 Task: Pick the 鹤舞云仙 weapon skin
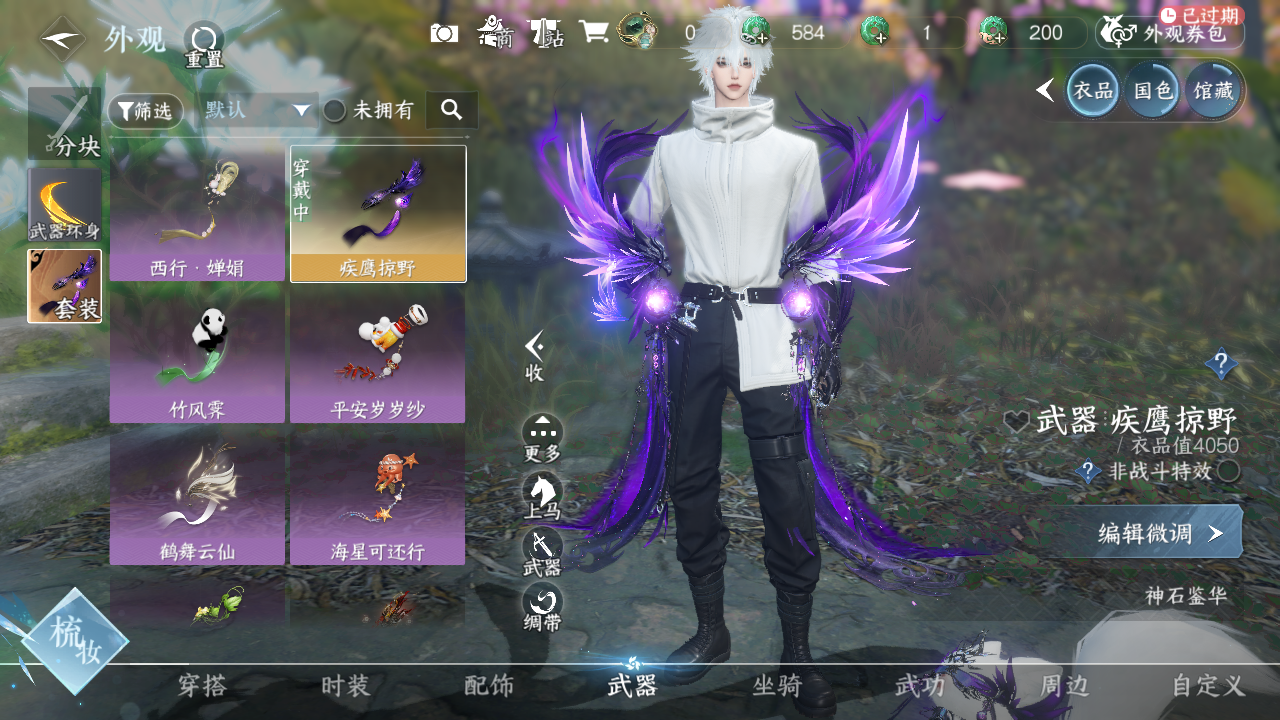(197, 495)
